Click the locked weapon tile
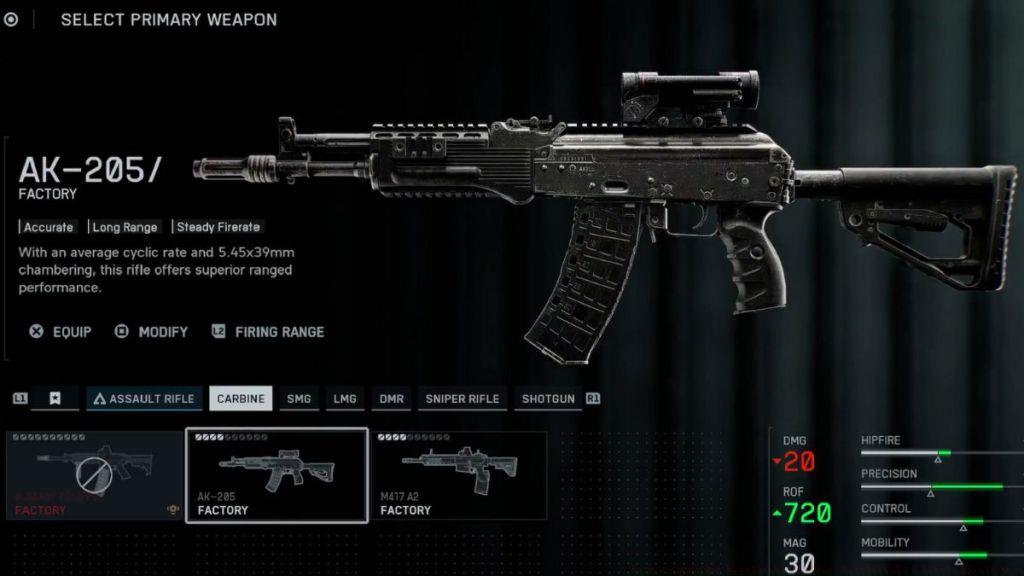 click(x=95, y=476)
